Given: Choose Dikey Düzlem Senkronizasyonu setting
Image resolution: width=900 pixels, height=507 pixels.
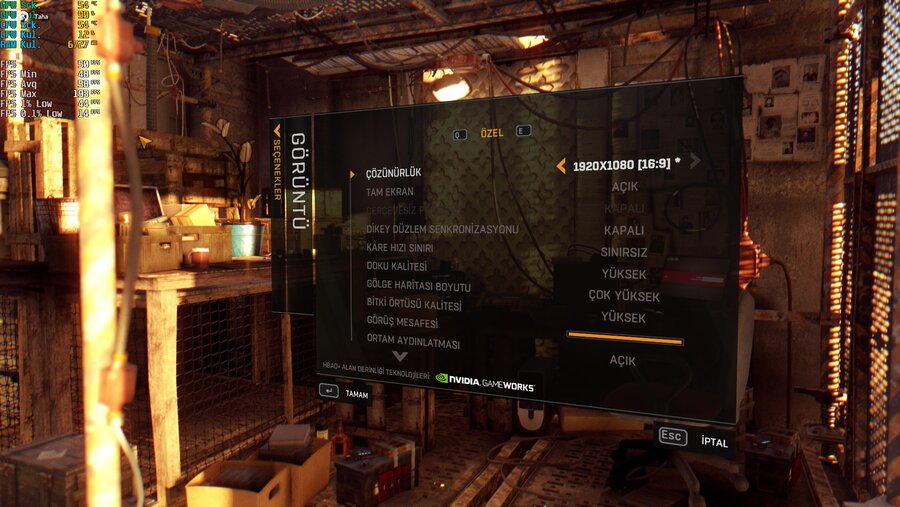Looking at the screenshot, I should tap(442, 229).
